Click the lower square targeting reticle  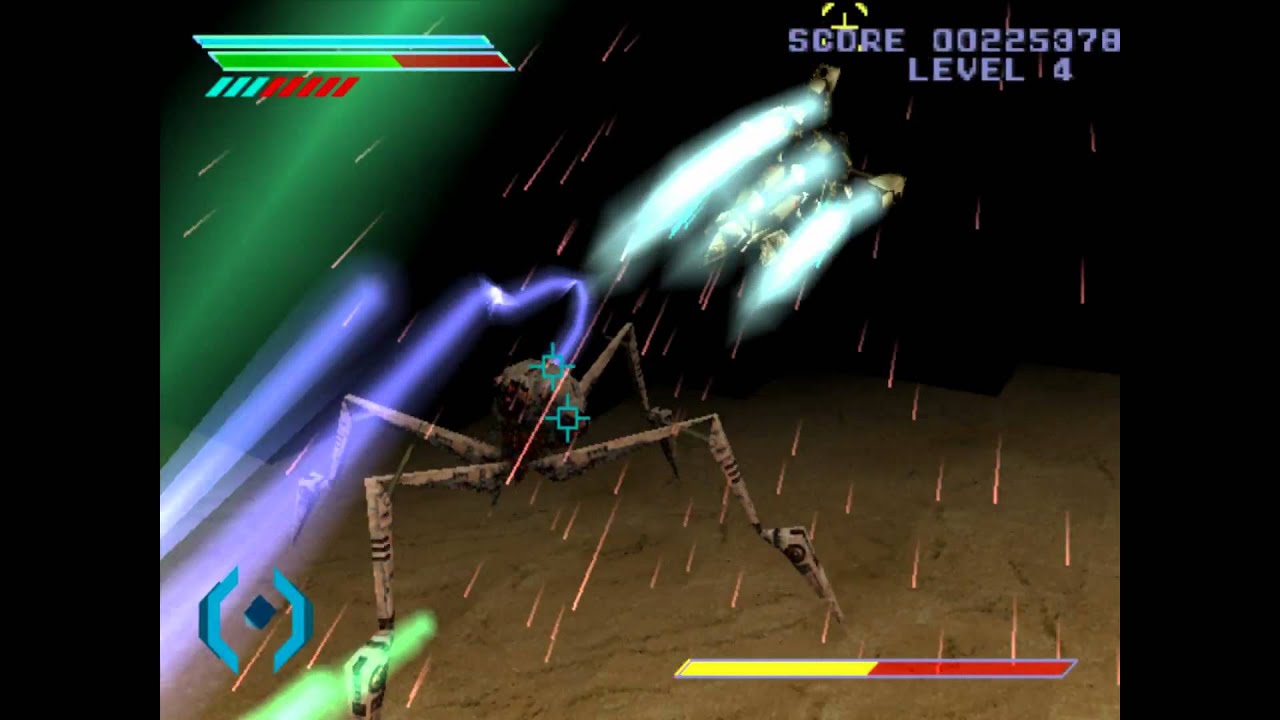[x=570, y=419]
